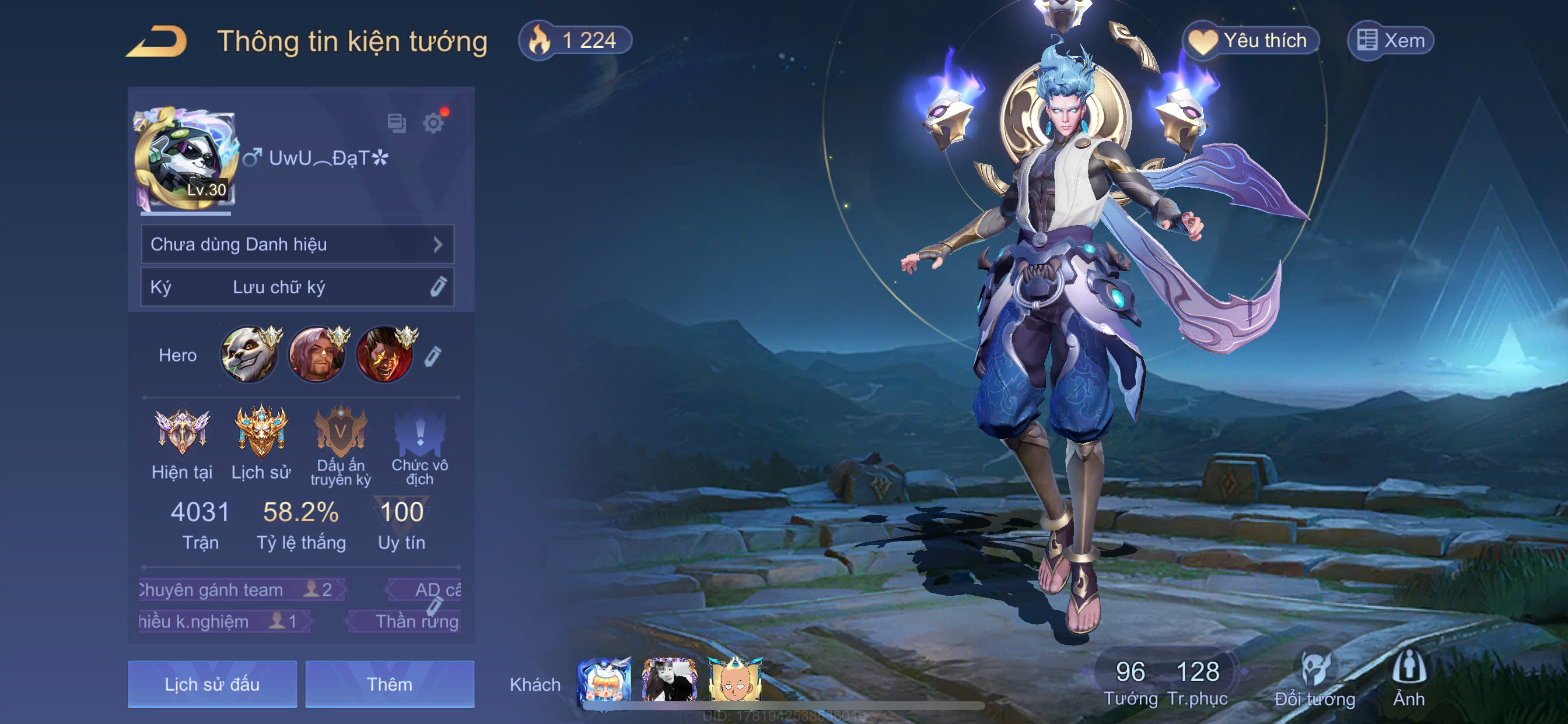Open the Xem view button
This screenshot has height=724, width=1568.
[1391, 41]
